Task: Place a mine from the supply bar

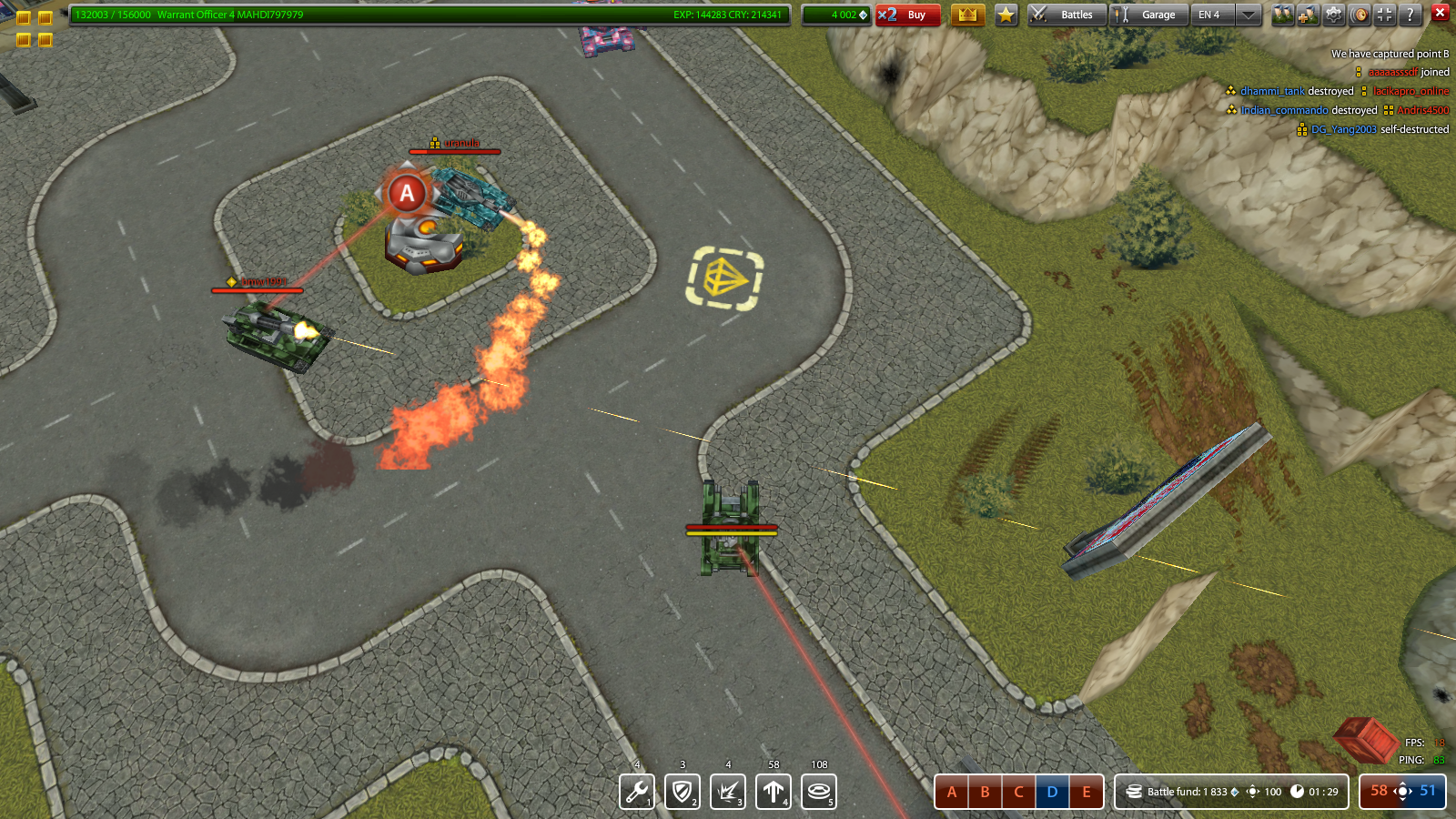Action: tap(819, 792)
